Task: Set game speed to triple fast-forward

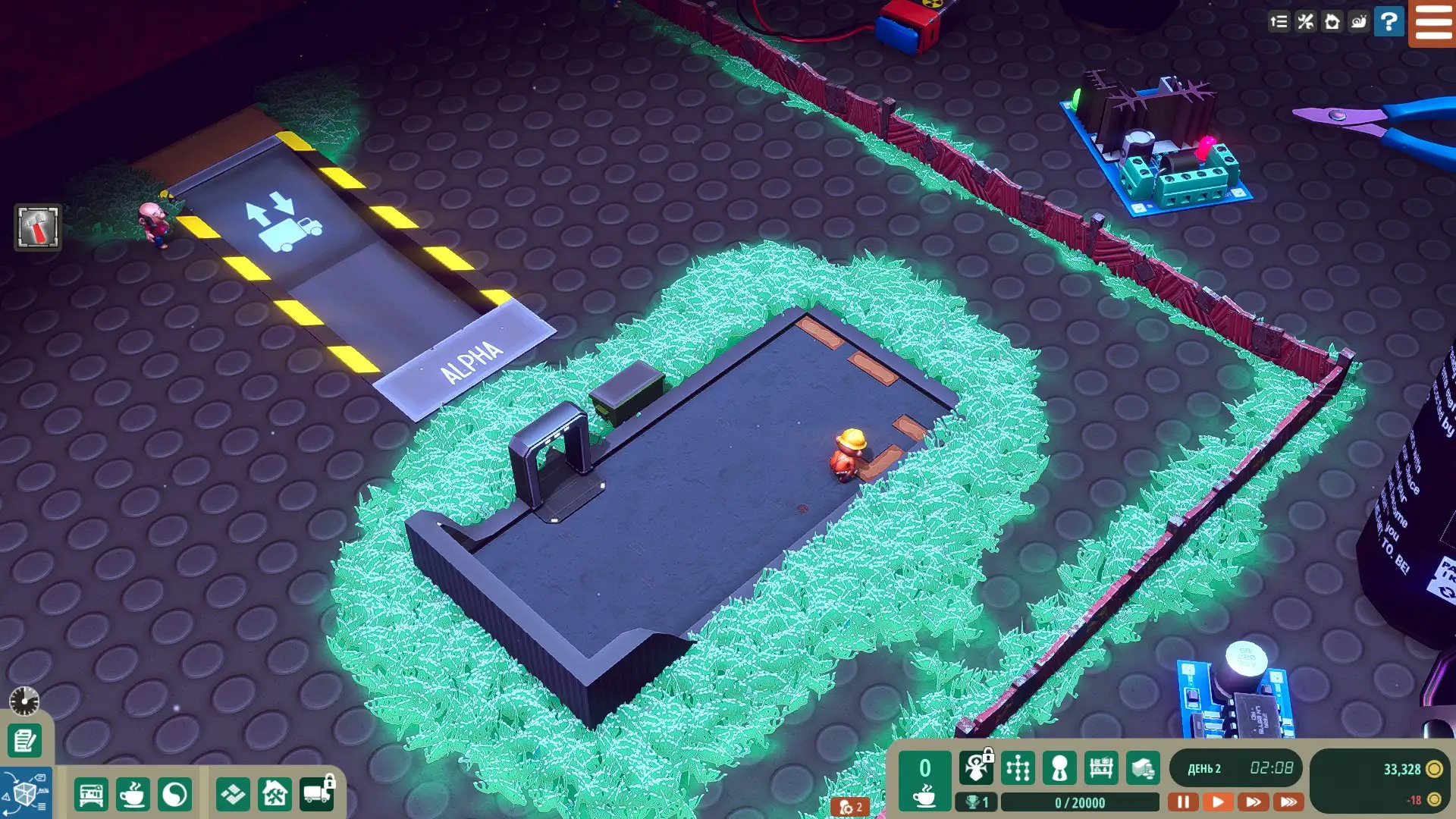Action: point(1288,802)
